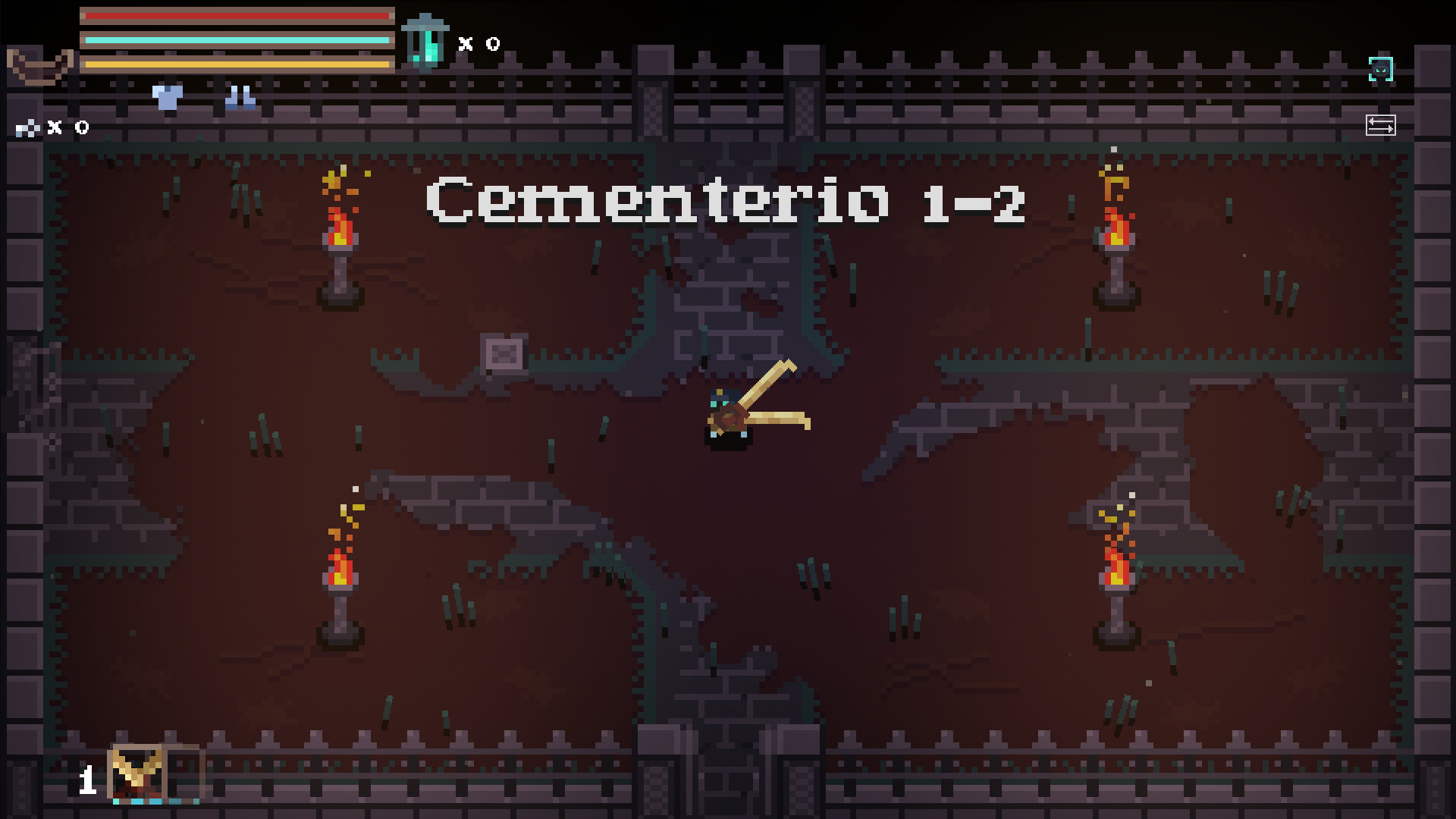The image size is (1456, 819).
Task: Toggle the stone grate trapdoor tile
Action: point(504,353)
